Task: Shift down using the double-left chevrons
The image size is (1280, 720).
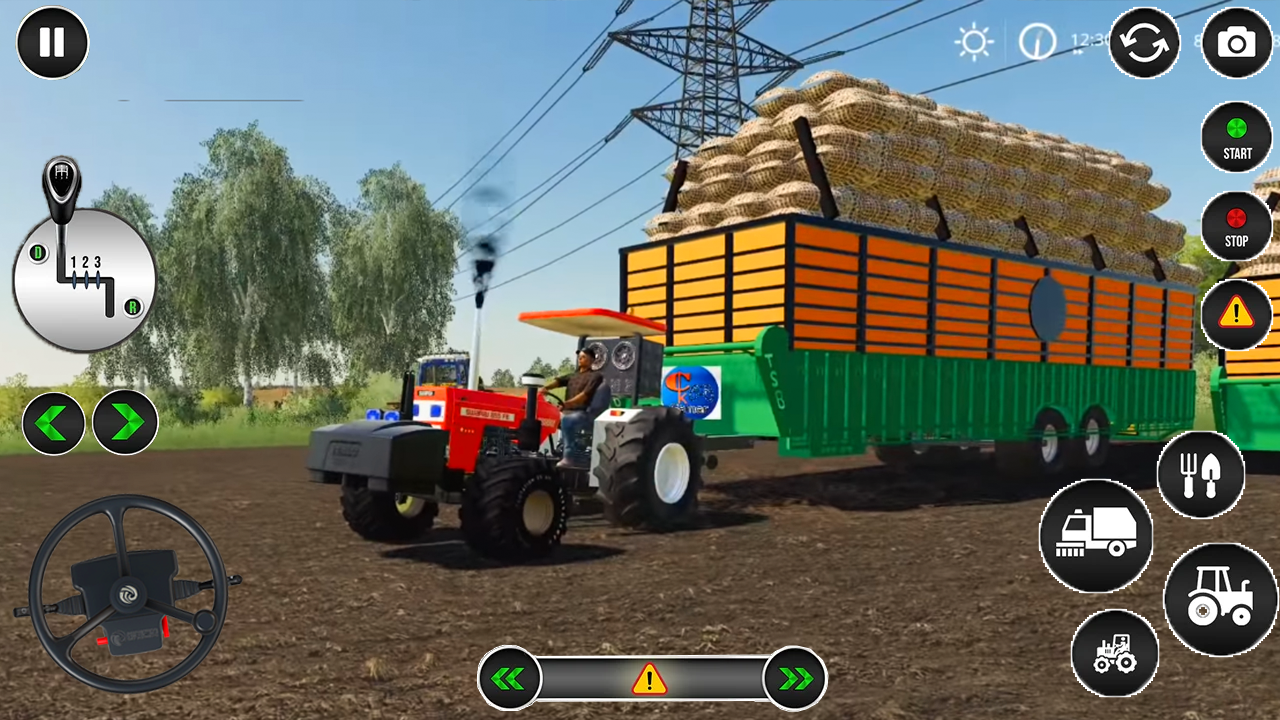Action: click(x=510, y=678)
